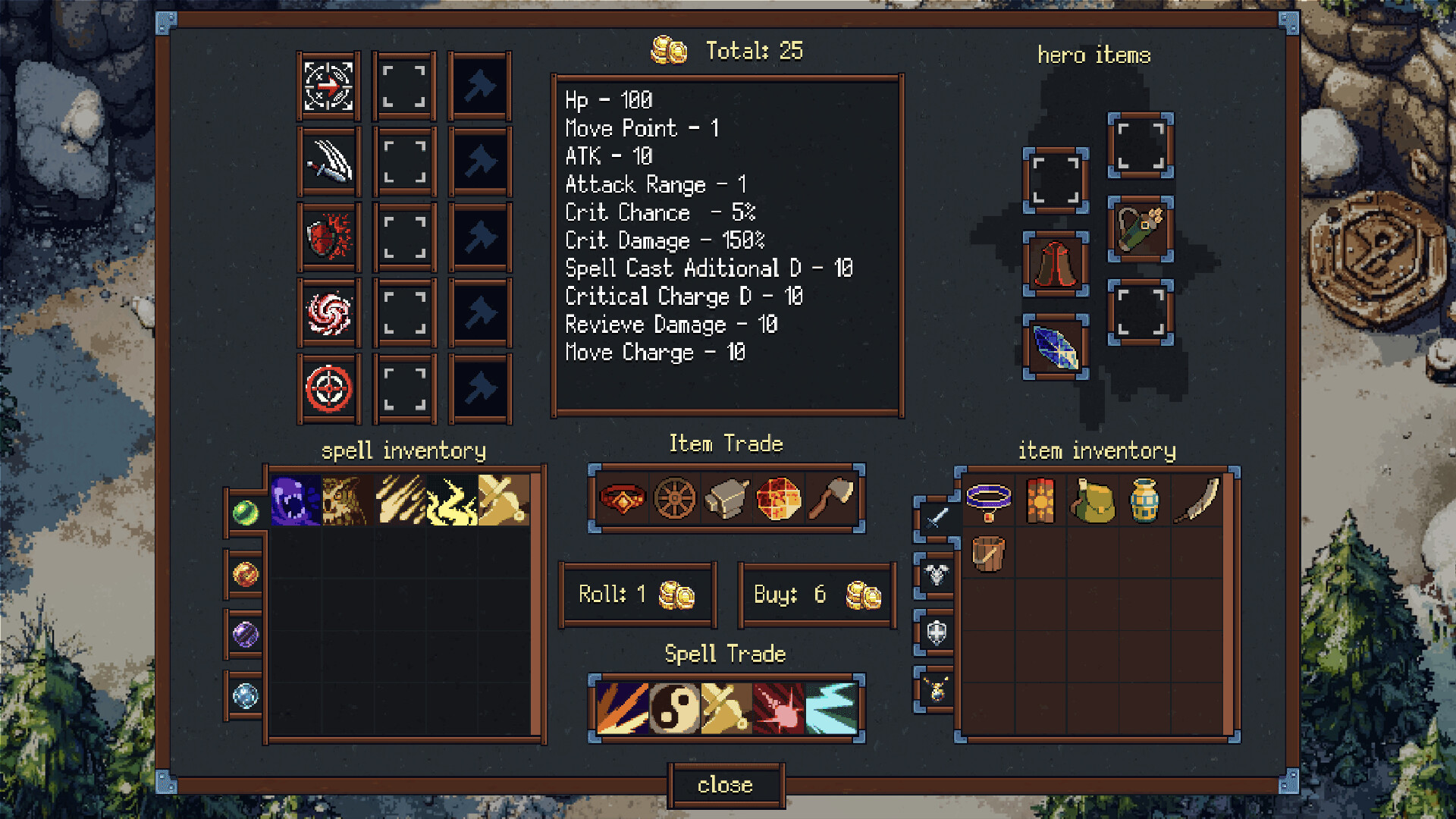1456x819 pixels.
Task: Click the blue gem equipped in hero items
Action: 1055,349
